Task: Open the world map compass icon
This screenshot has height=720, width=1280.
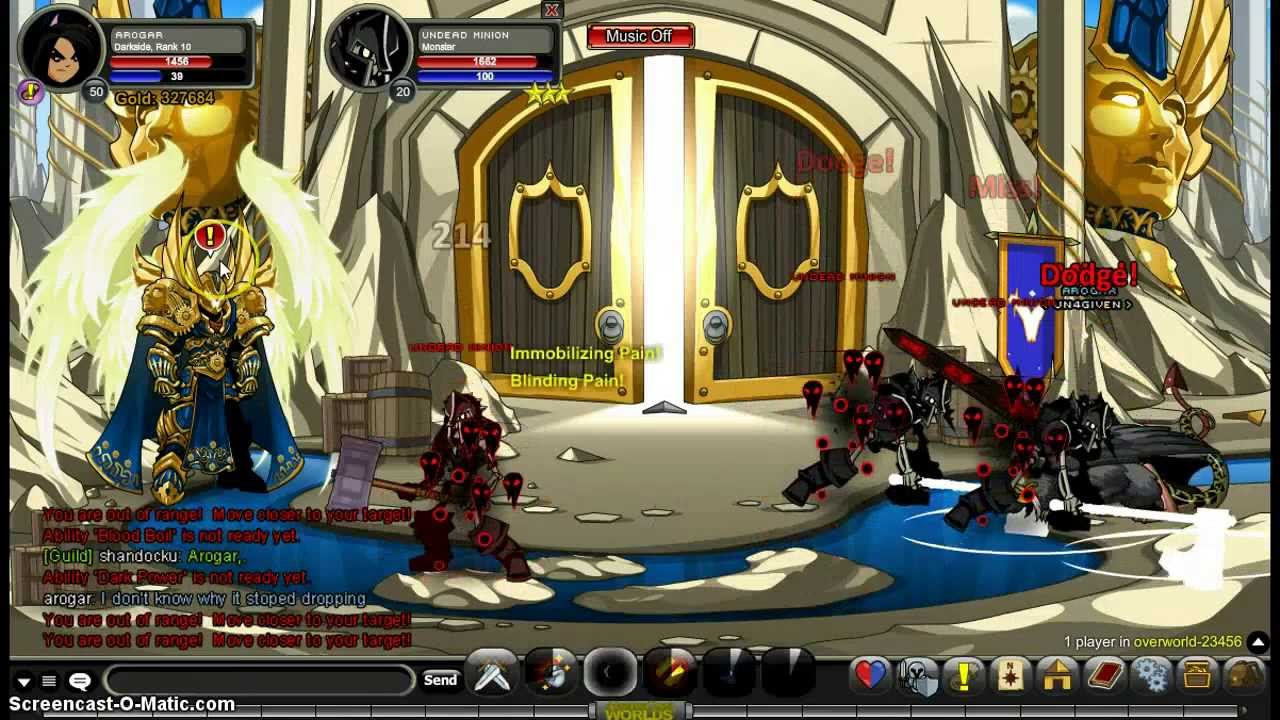Action: (1010, 676)
